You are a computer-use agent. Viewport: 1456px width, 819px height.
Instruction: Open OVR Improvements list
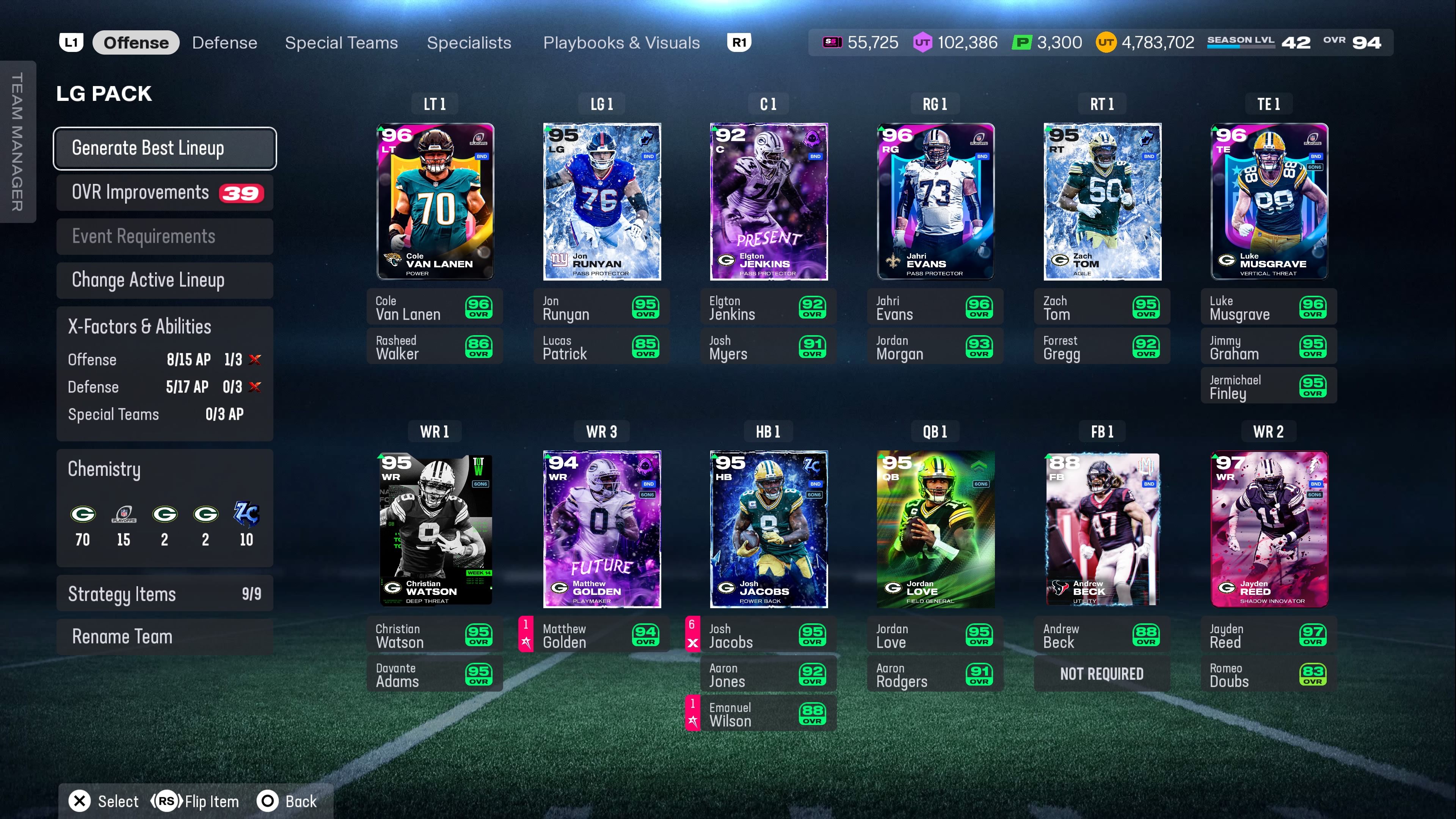point(165,193)
